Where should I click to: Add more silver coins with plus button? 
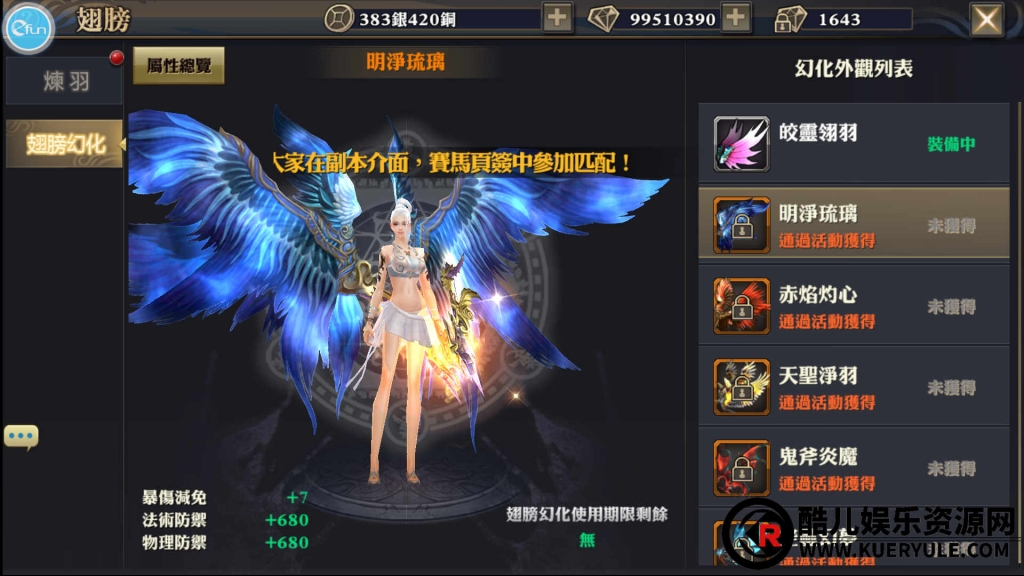(558, 18)
